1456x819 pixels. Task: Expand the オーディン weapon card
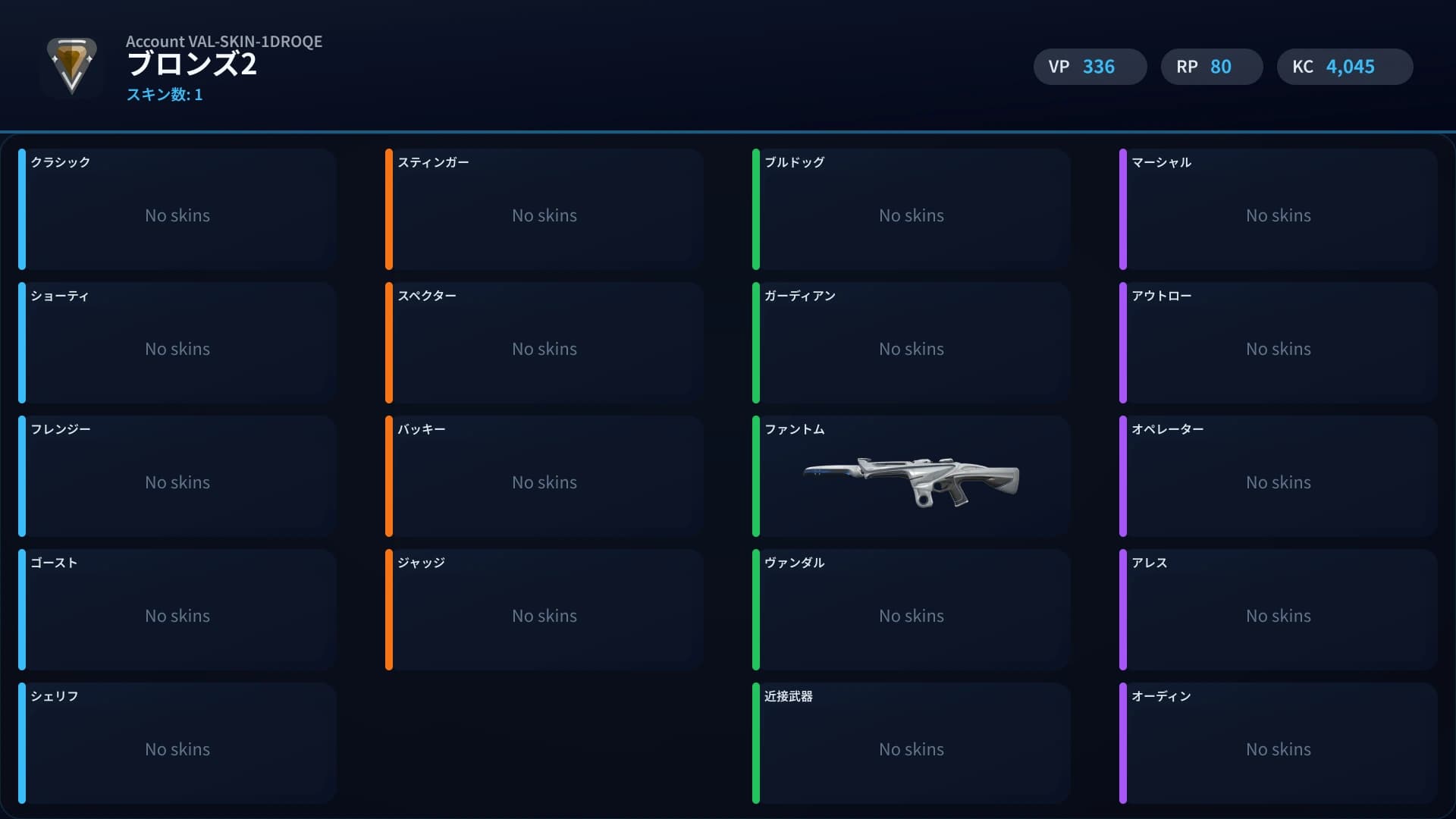point(1278,743)
